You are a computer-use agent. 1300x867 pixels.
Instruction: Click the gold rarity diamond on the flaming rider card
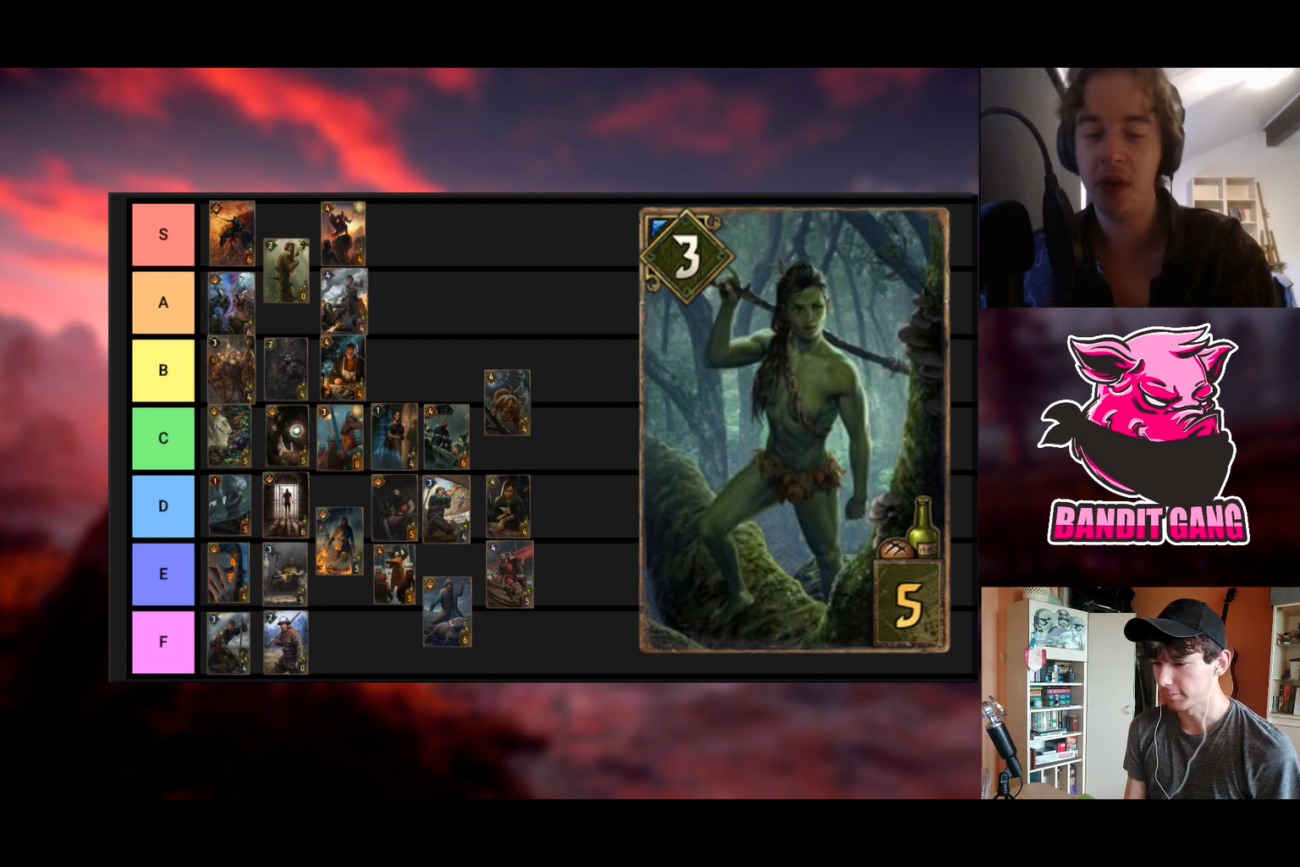[214, 208]
